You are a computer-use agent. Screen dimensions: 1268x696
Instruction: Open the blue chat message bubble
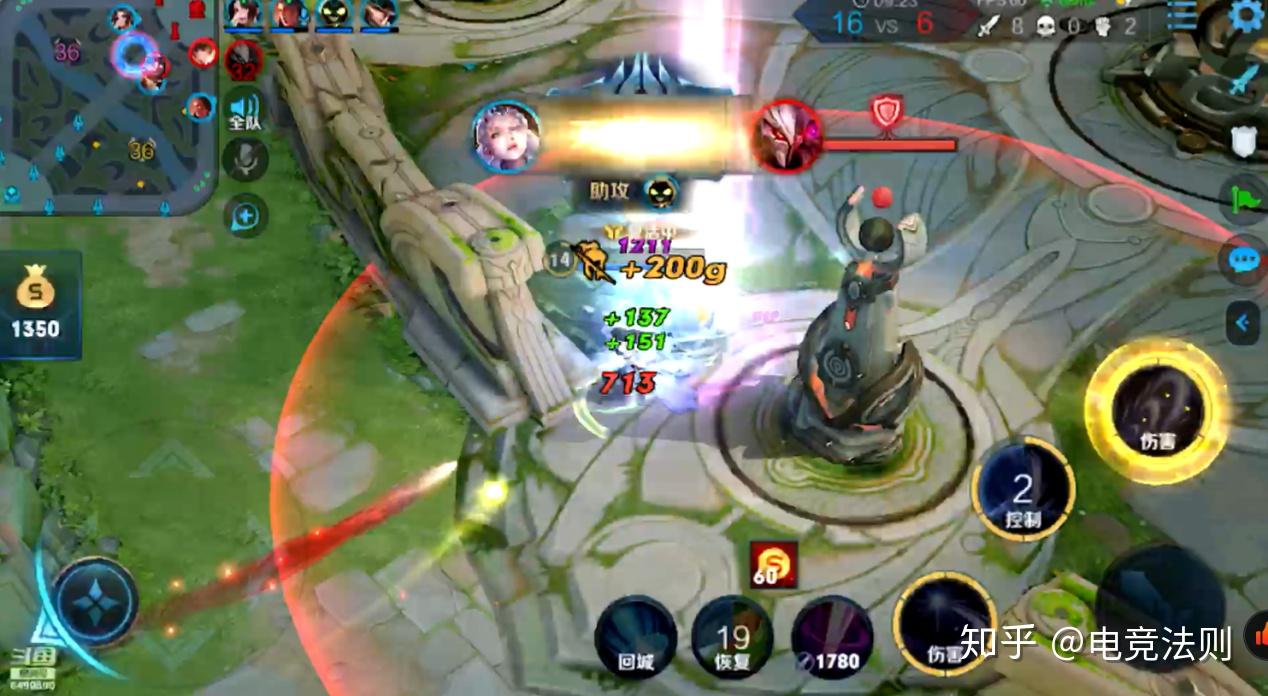coord(1246,260)
